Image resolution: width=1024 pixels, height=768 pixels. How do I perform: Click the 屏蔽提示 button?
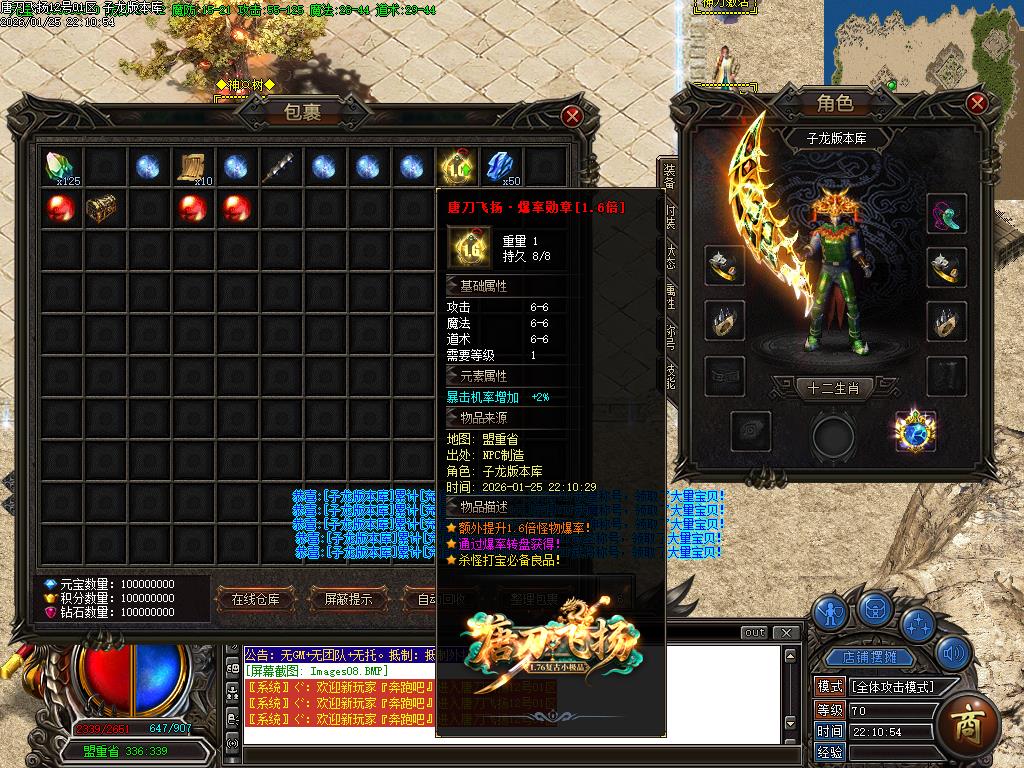click(x=348, y=599)
